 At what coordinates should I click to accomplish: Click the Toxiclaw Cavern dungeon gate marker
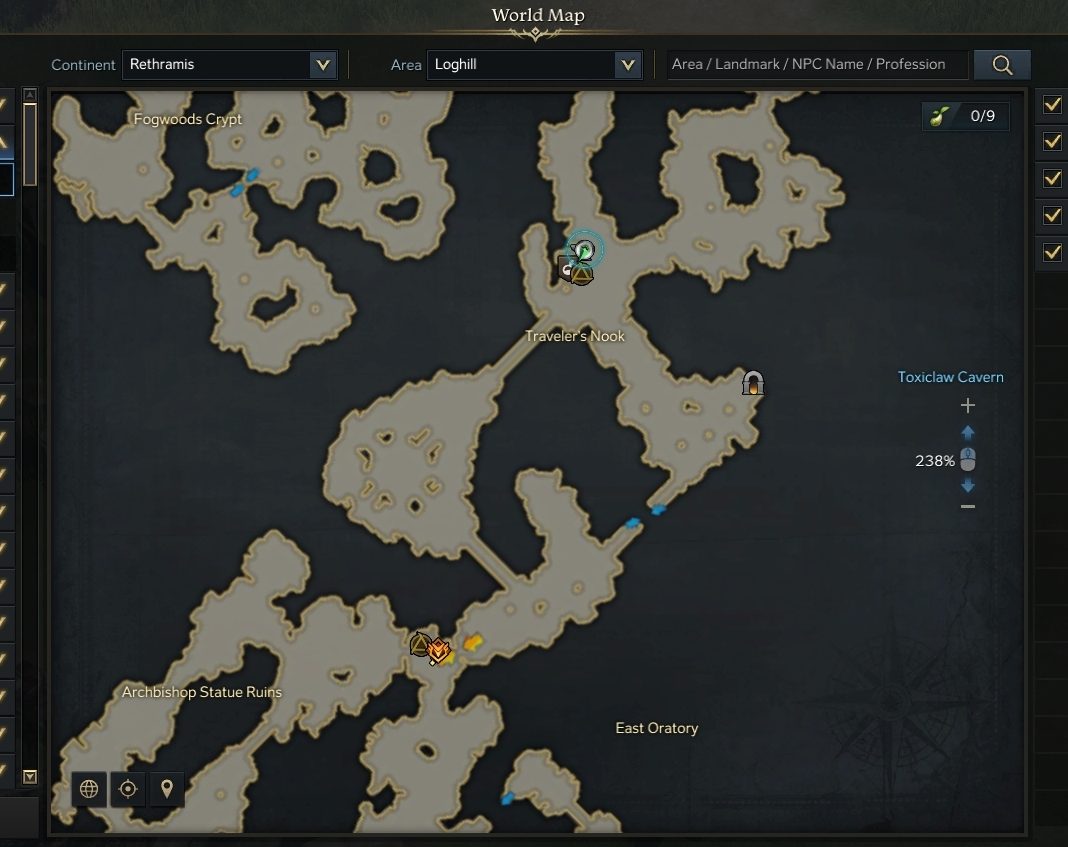753,382
